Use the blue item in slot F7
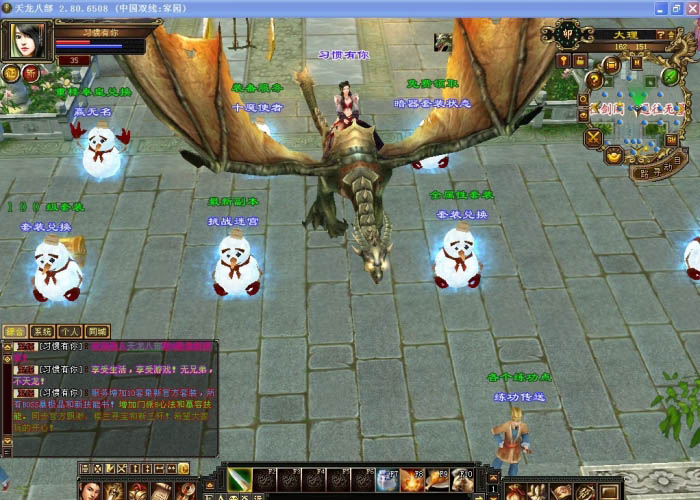Screen dimensions: 700x500 point(387,480)
